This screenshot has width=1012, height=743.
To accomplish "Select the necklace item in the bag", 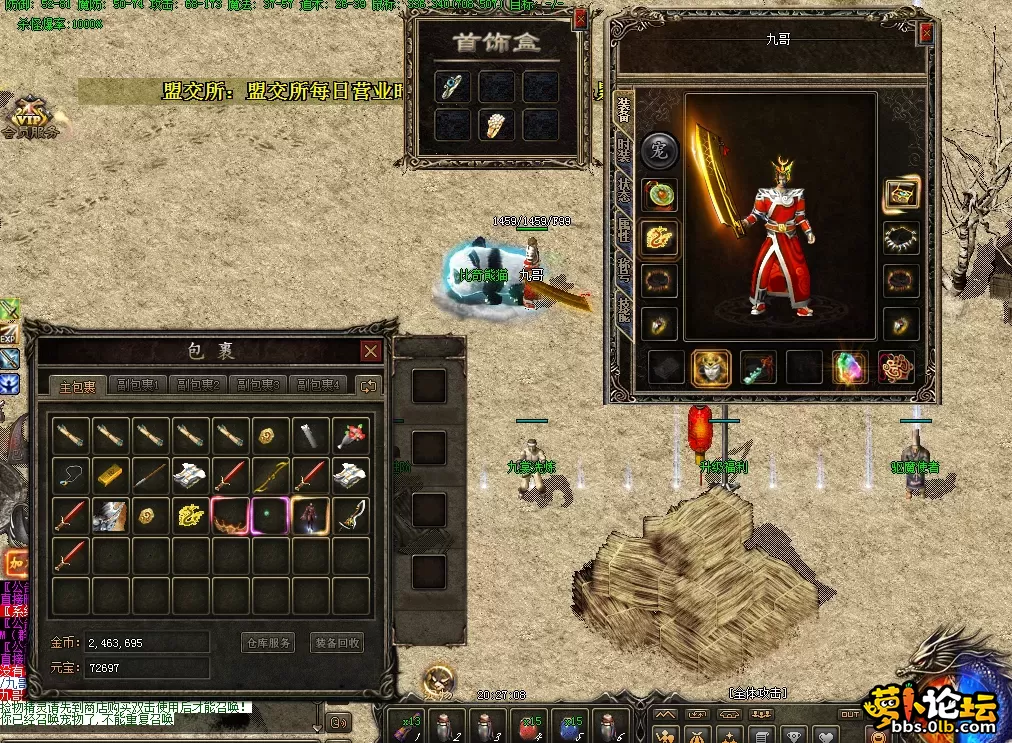I will pos(71,474).
